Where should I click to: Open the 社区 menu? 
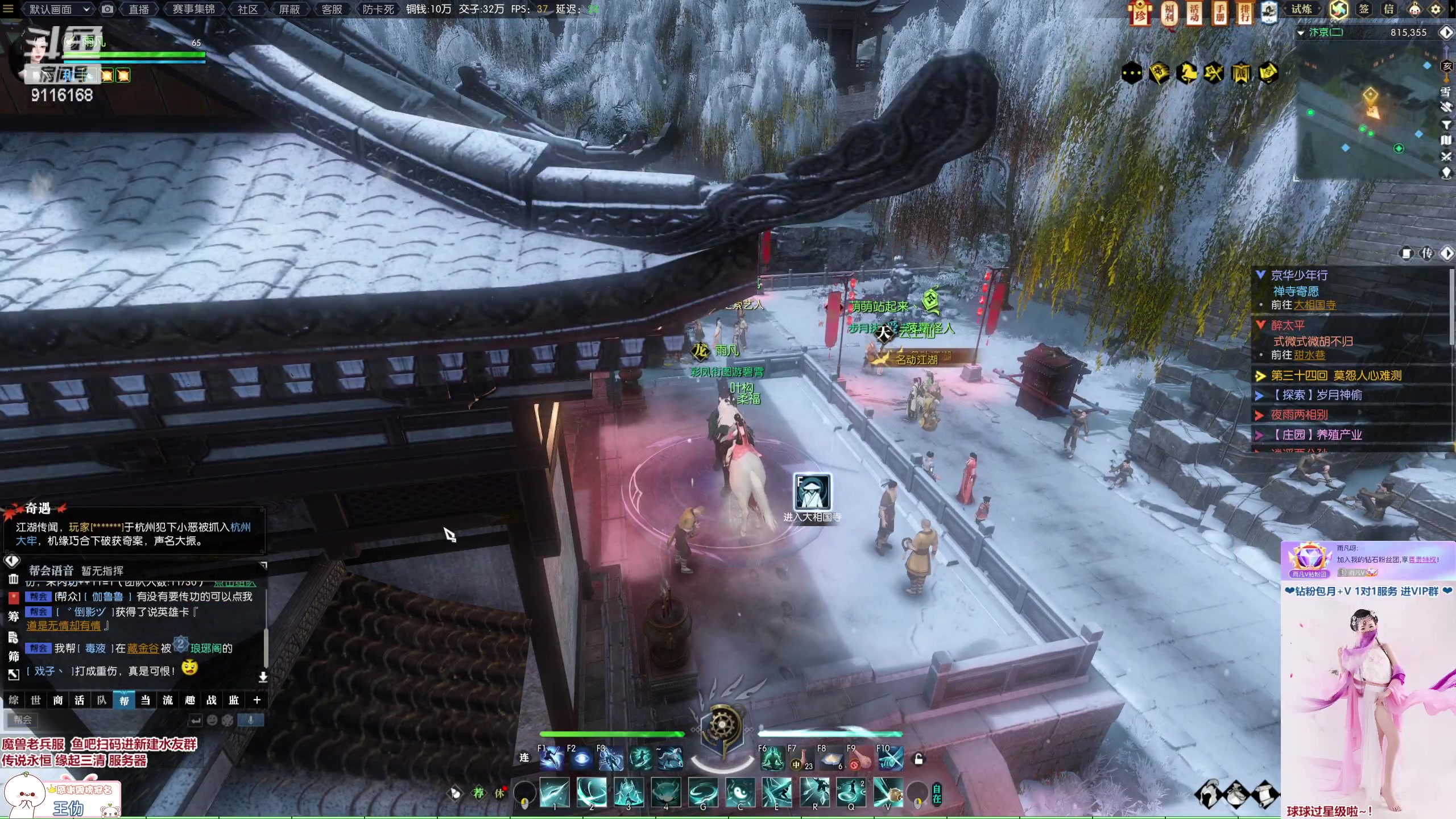[247, 9]
